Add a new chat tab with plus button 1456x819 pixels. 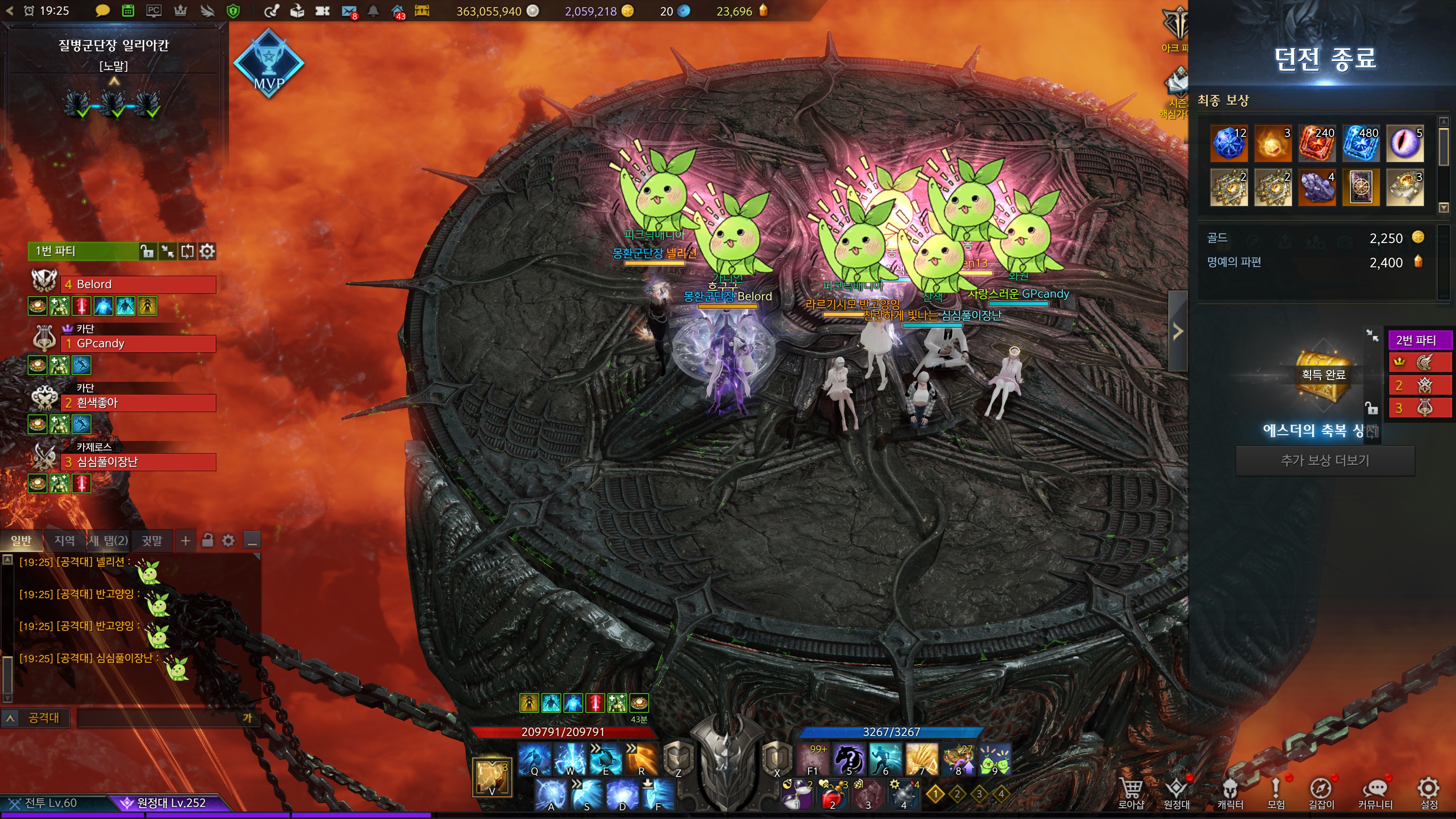click(x=185, y=541)
